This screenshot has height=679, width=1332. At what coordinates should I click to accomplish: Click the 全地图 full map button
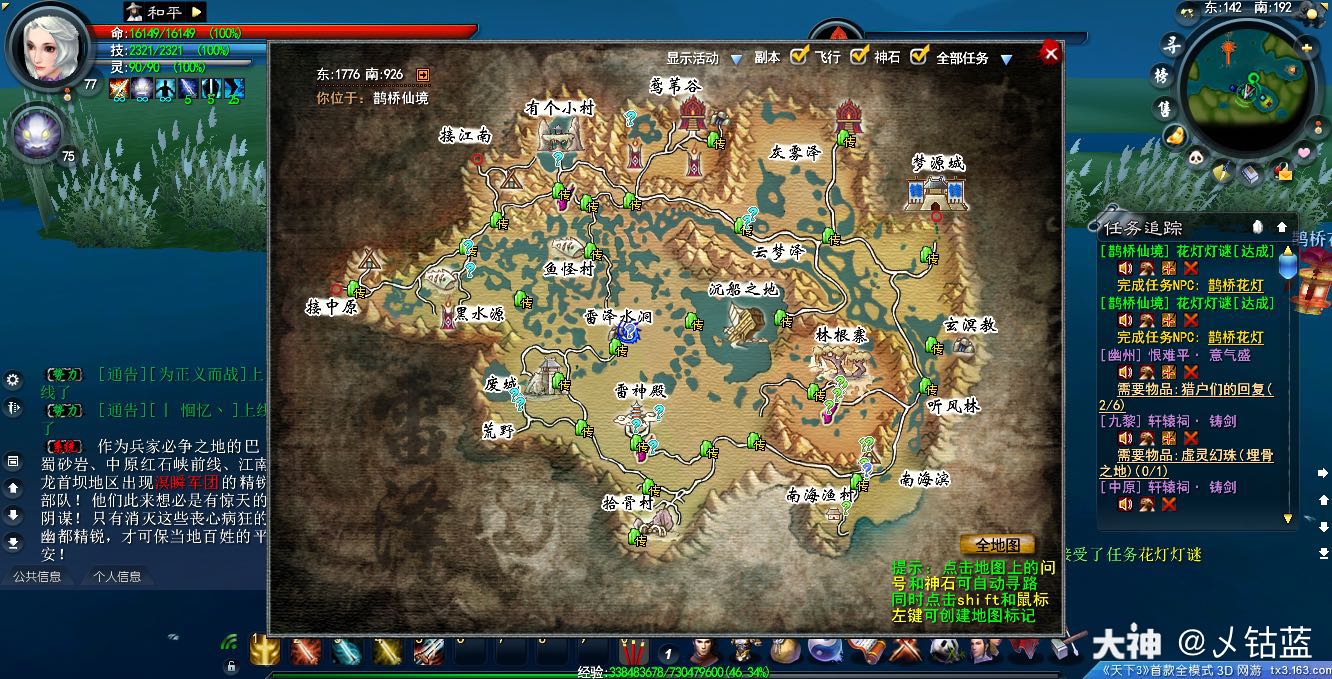[997, 545]
